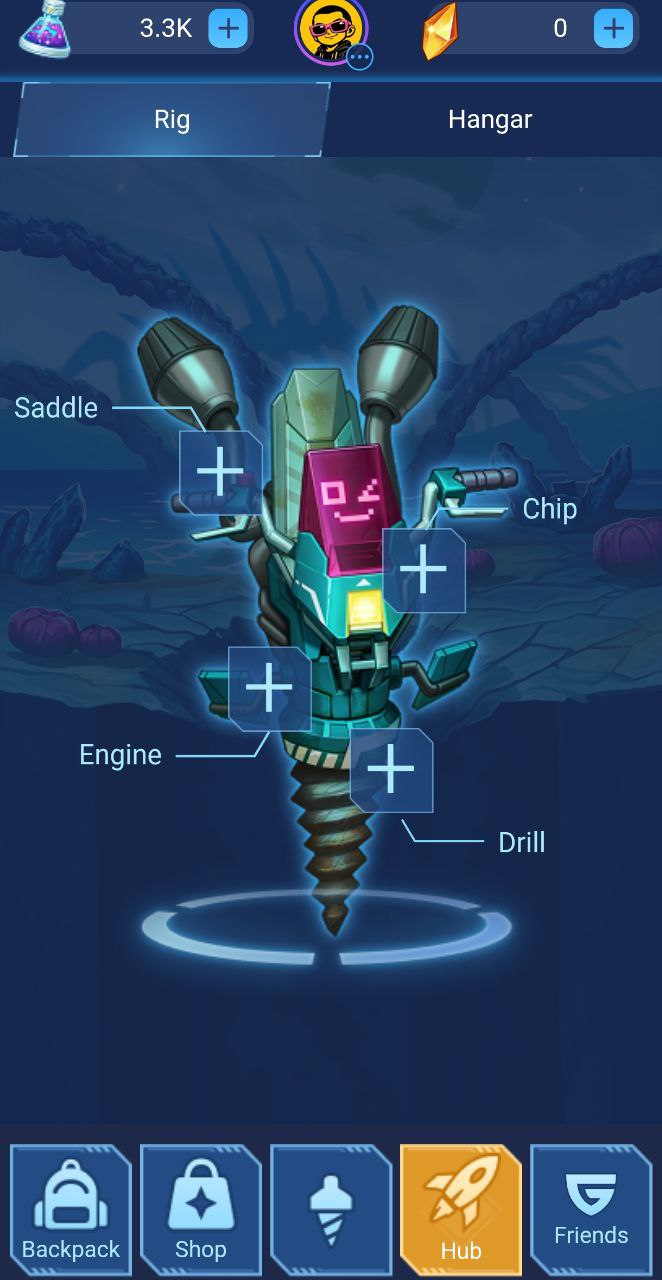
Task: Go to the Shop
Action: 201,1210
